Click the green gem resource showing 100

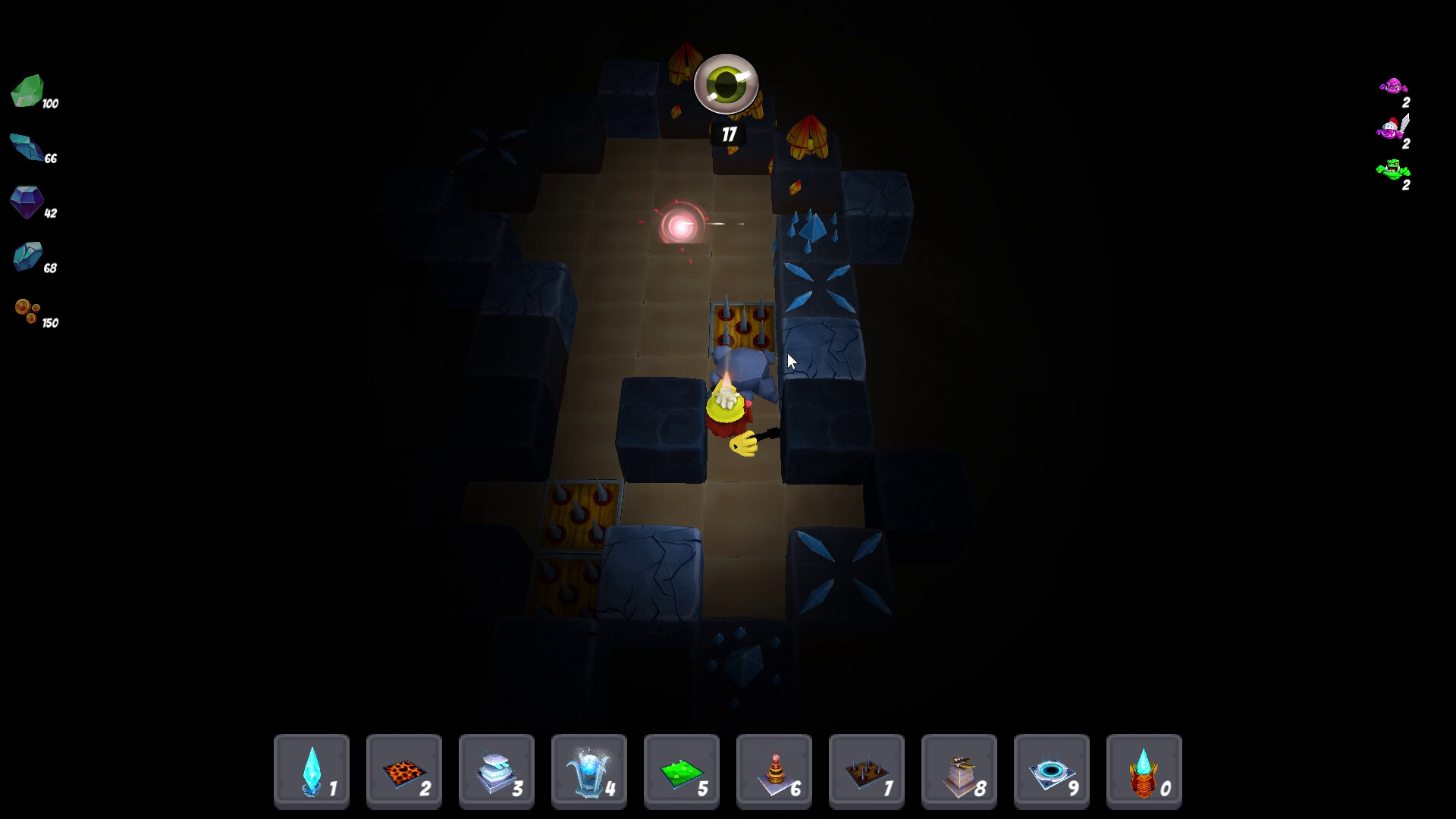30,95
